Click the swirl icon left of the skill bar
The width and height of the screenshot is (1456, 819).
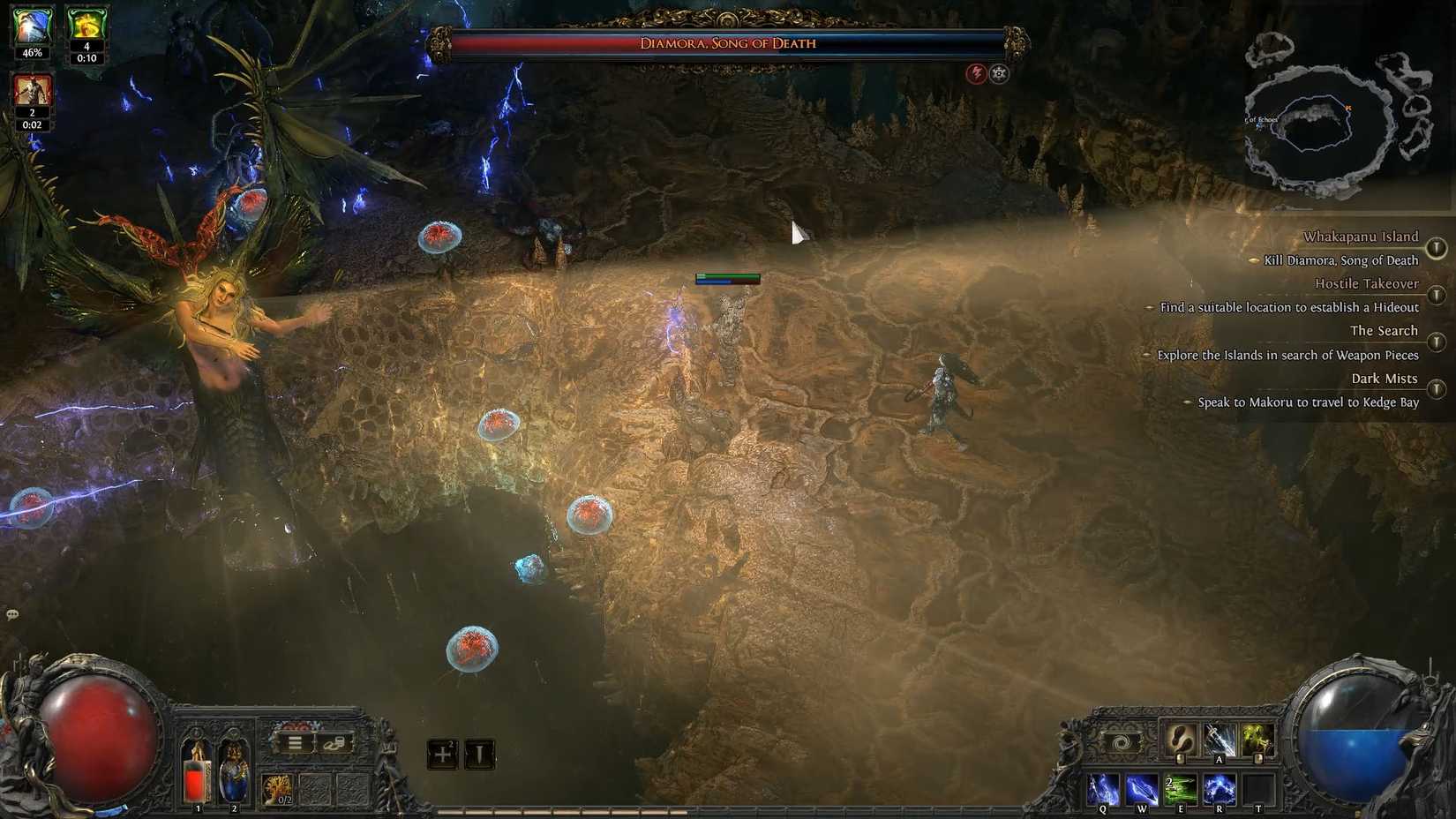(x=1121, y=742)
